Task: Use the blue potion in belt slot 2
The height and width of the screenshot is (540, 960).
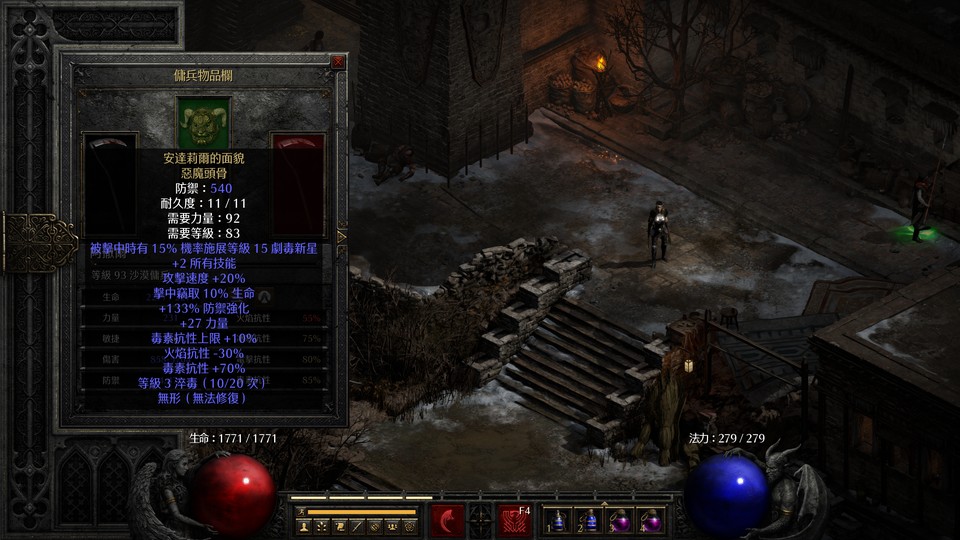Action: pyautogui.click(x=591, y=521)
